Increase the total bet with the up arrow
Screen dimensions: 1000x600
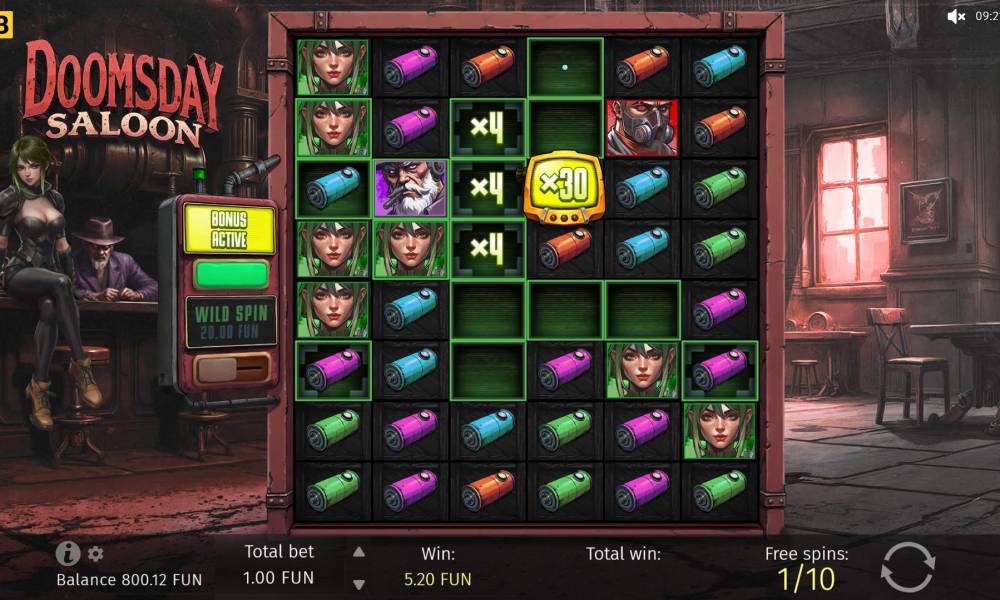[x=359, y=552]
